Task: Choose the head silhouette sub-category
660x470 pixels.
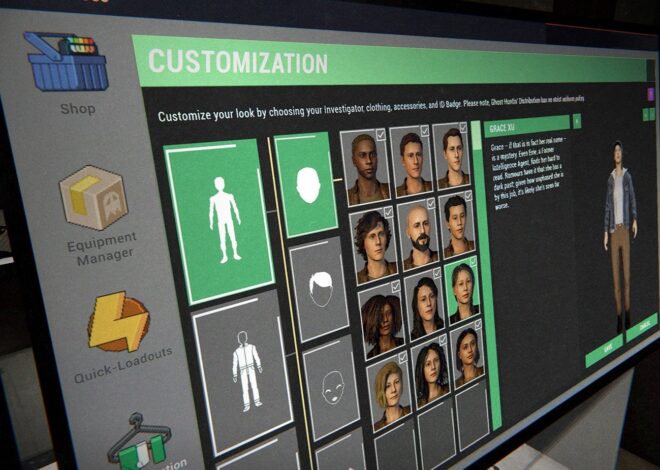Action: point(306,183)
